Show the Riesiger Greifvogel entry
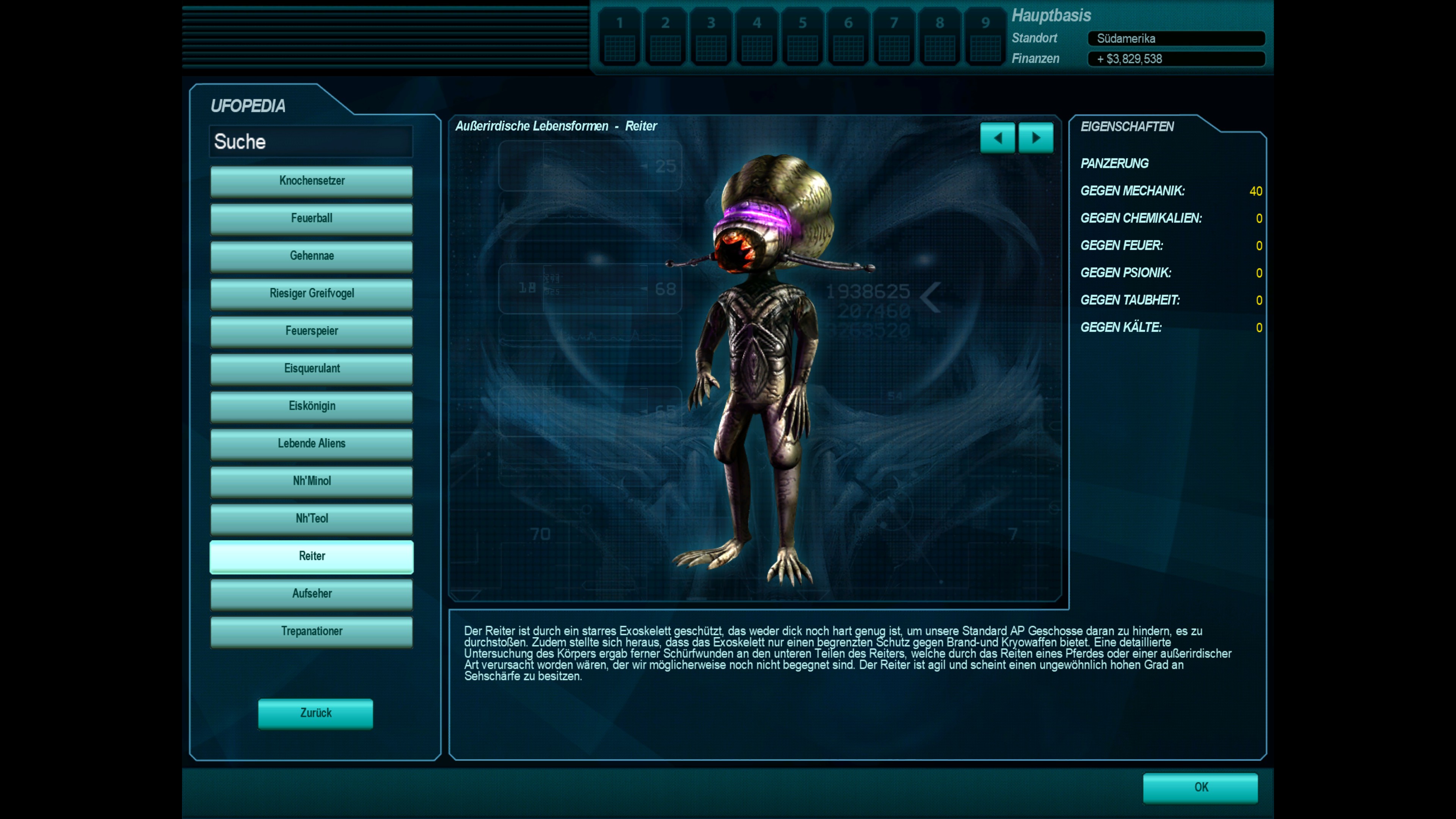Image resolution: width=1456 pixels, height=819 pixels. (311, 293)
